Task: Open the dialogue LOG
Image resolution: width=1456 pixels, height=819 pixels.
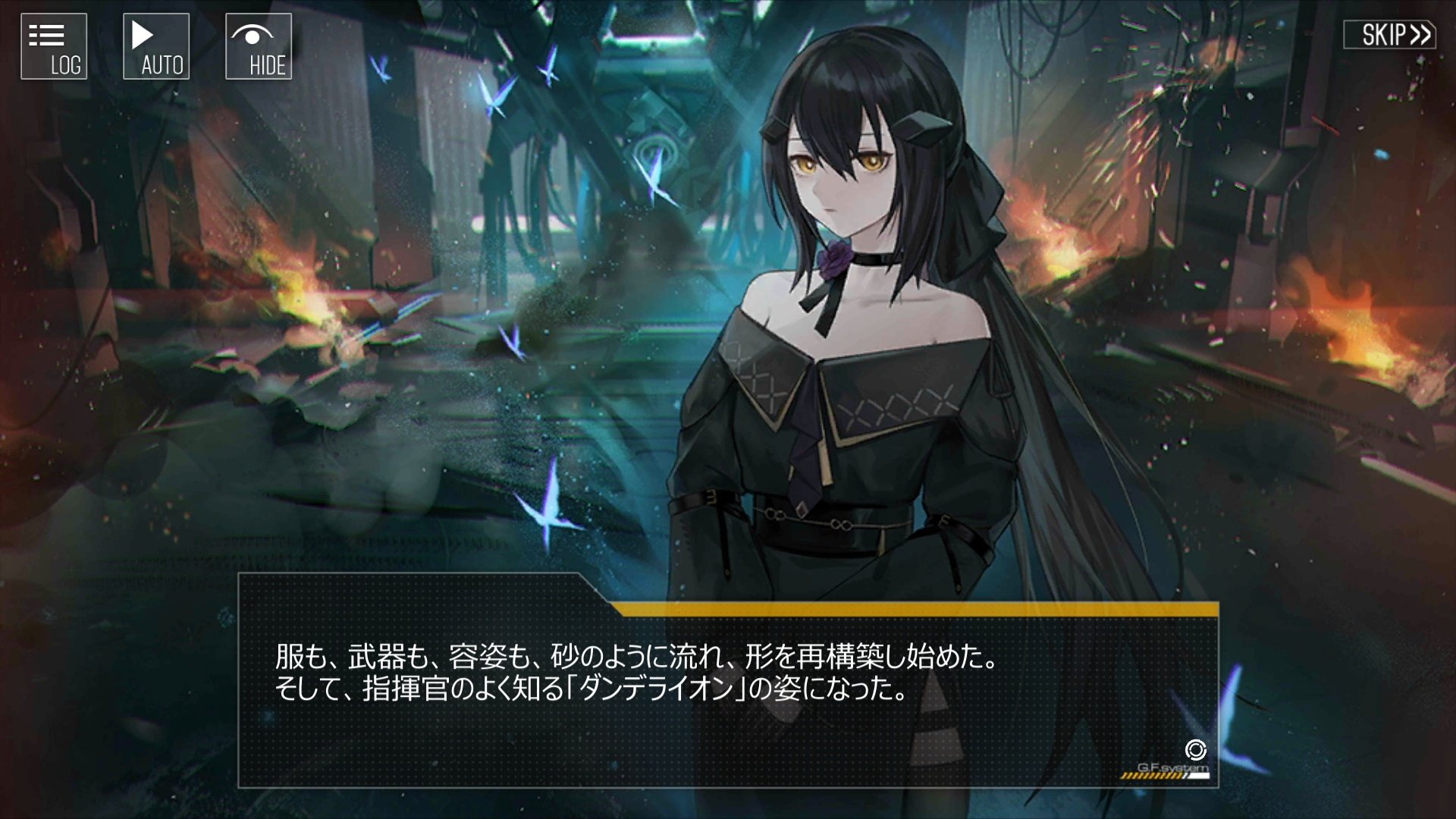Action: click(54, 47)
